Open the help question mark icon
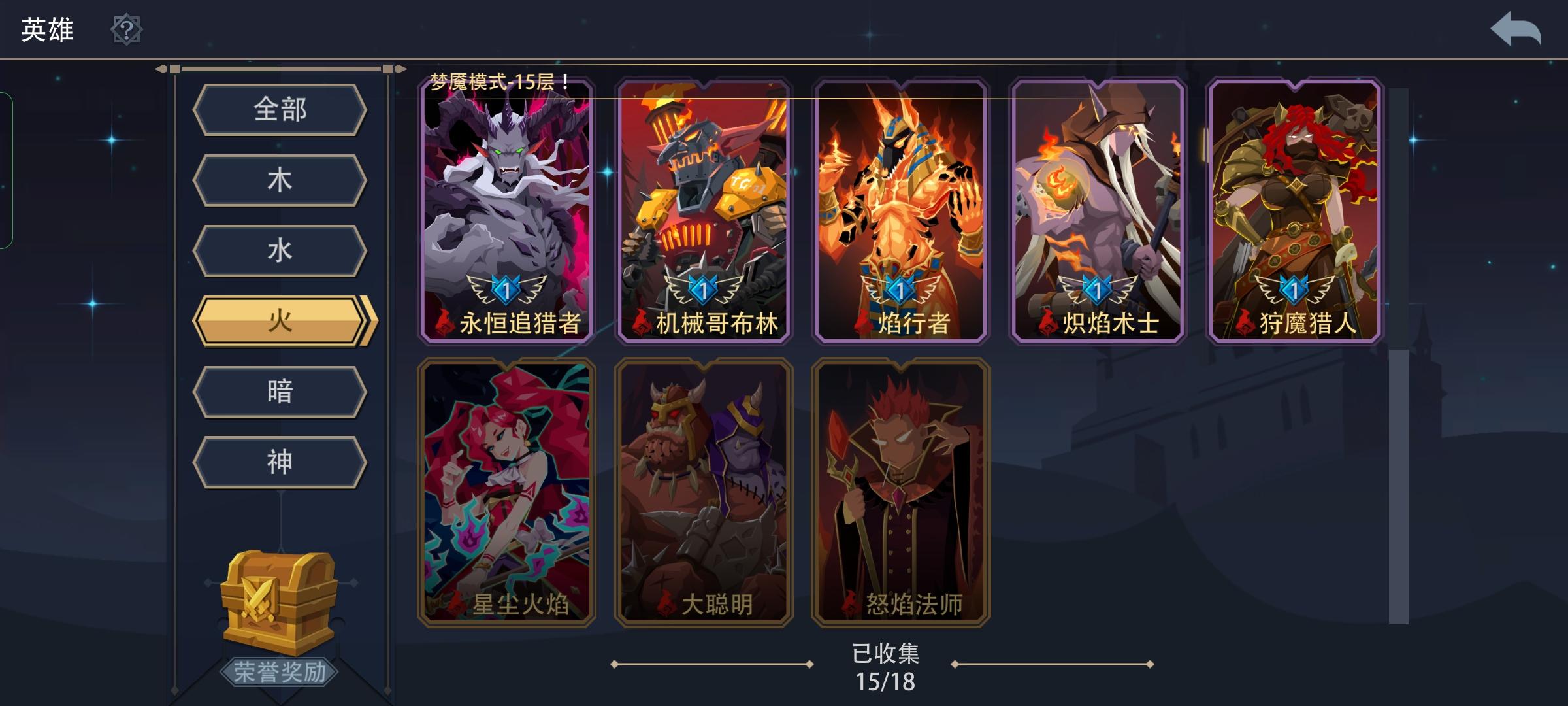The image size is (1568, 706). click(128, 29)
